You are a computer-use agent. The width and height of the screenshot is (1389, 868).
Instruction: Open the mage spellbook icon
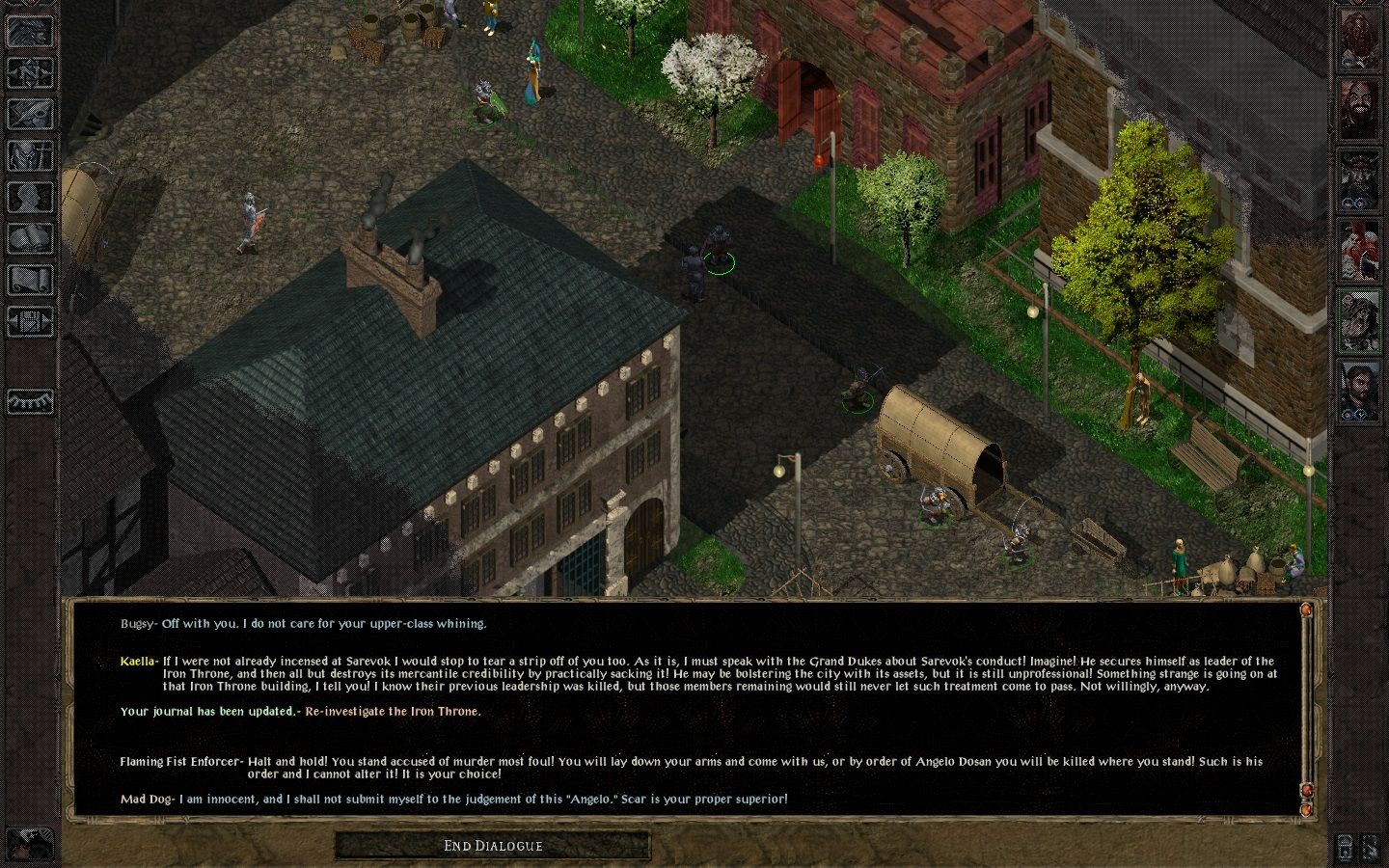pyautogui.click(x=30, y=238)
